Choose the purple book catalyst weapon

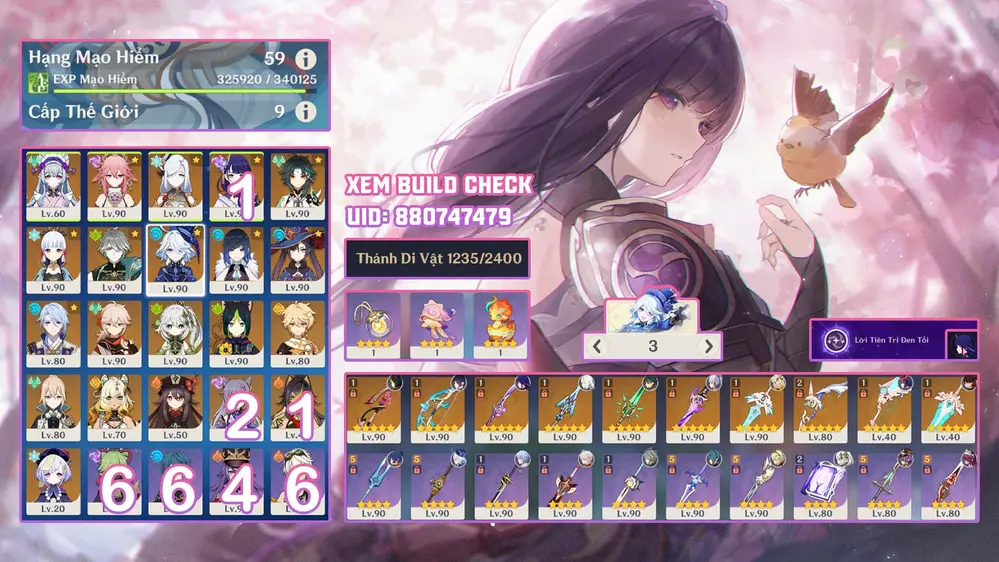point(820,483)
